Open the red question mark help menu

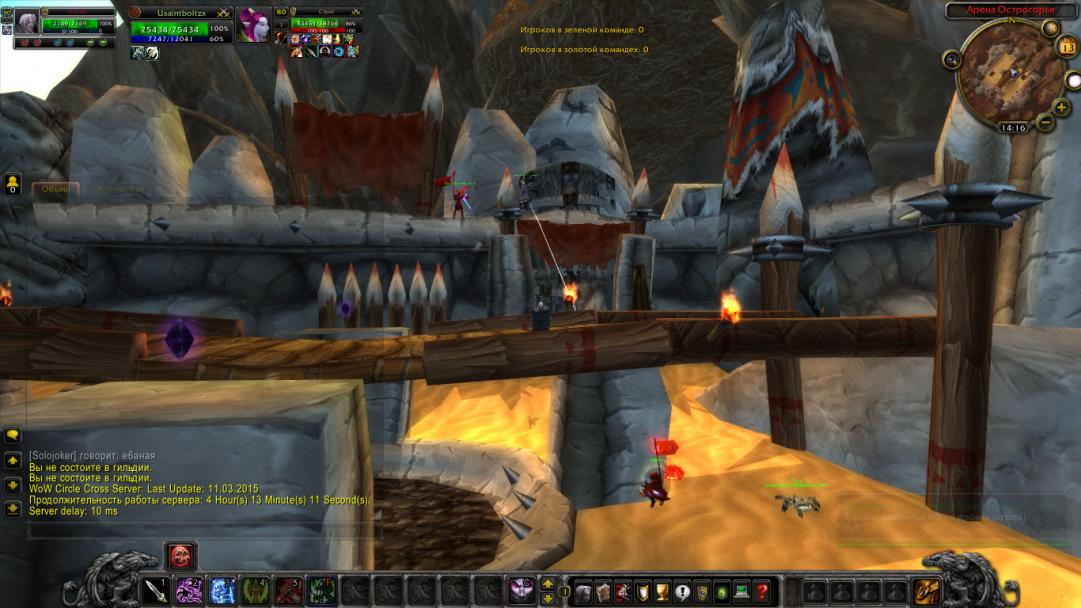tap(762, 591)
